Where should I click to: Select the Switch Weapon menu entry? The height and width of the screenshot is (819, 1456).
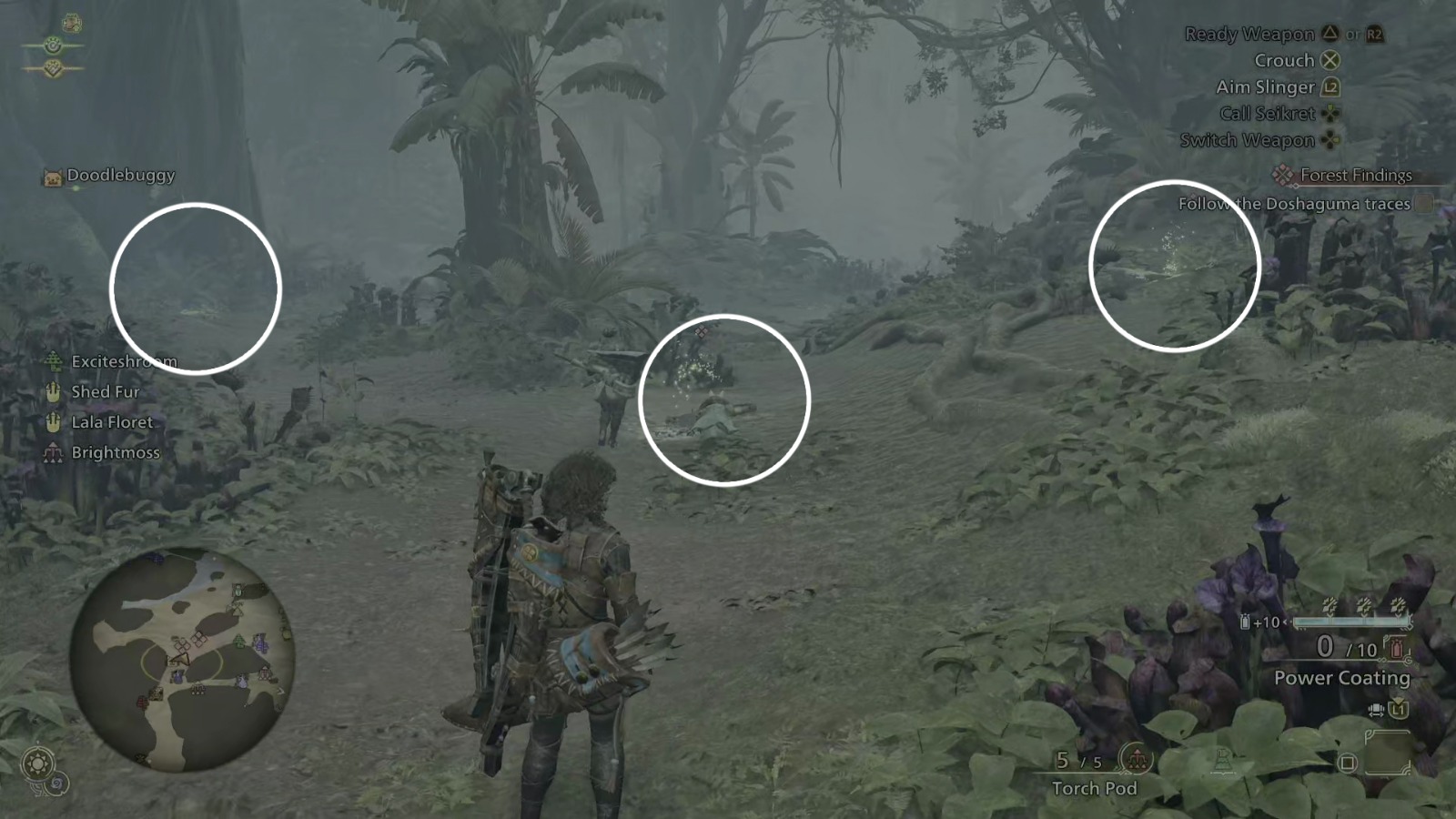click(x=1249, y=139)
